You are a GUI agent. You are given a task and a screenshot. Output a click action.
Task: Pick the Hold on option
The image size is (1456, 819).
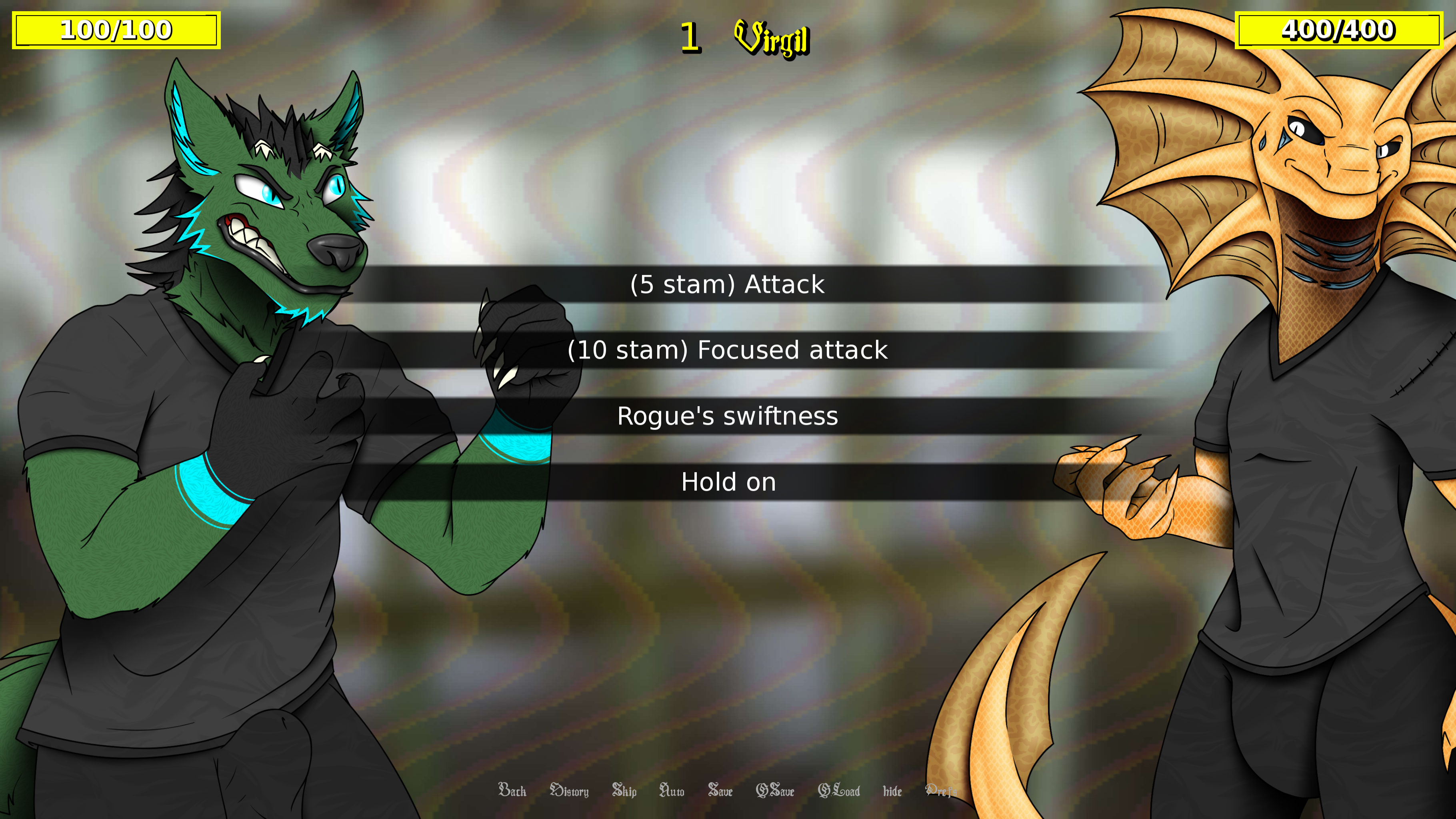[728, 482]
